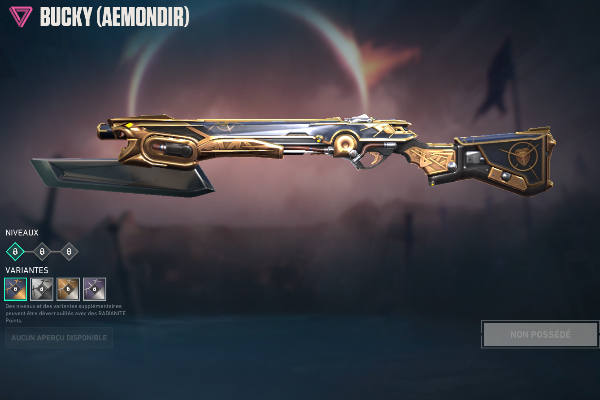Choose the bronze orange variant

68,289
